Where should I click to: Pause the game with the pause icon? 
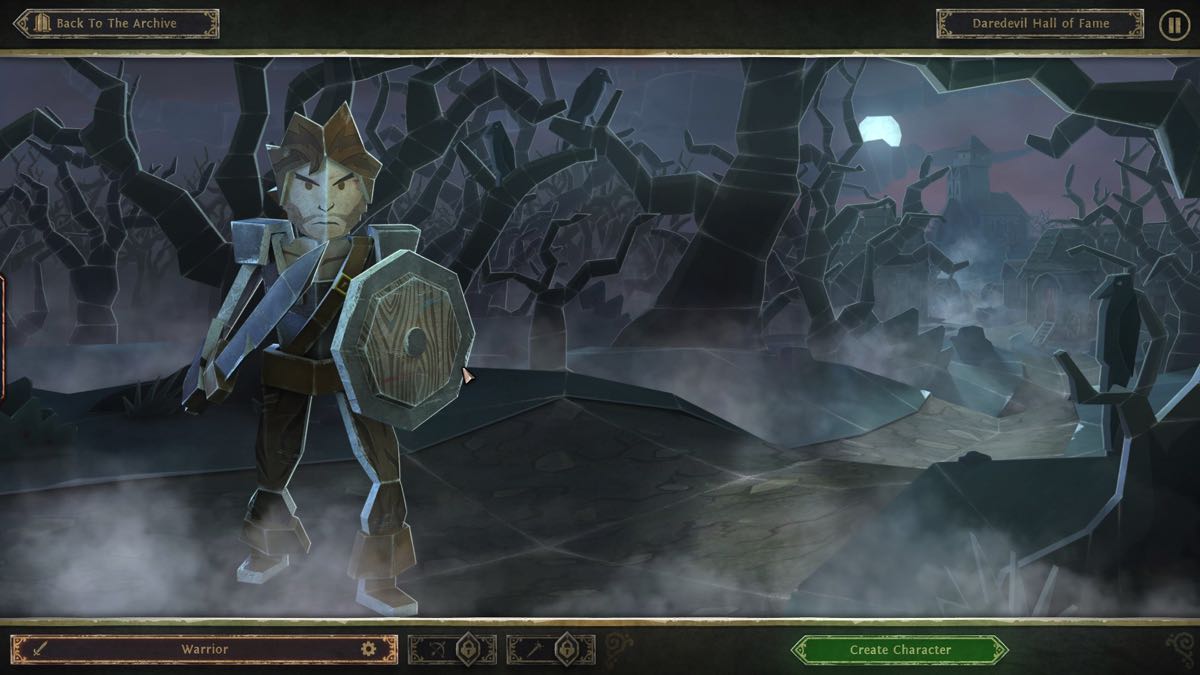1173,24
